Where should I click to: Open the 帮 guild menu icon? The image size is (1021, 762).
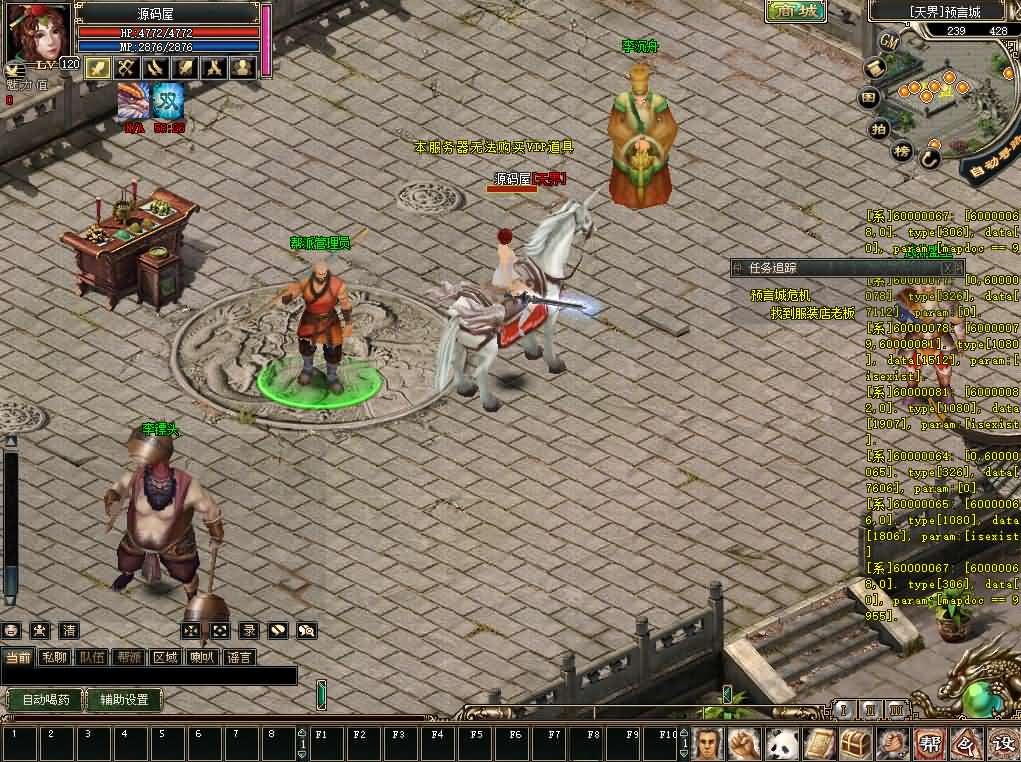929,744
